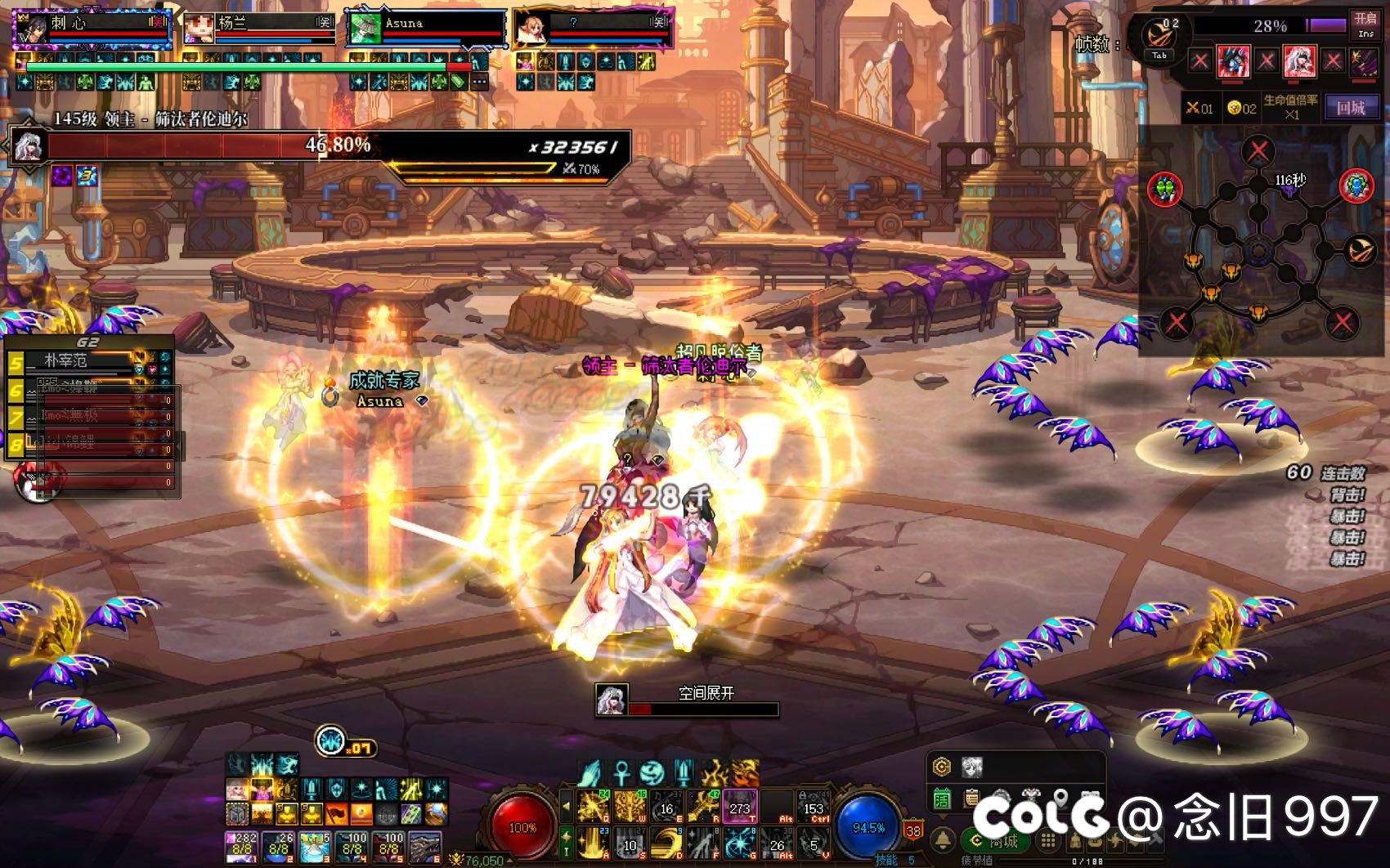
Task: Toggle the 开启 Ins button
Action: click(x=1365, y=25)
